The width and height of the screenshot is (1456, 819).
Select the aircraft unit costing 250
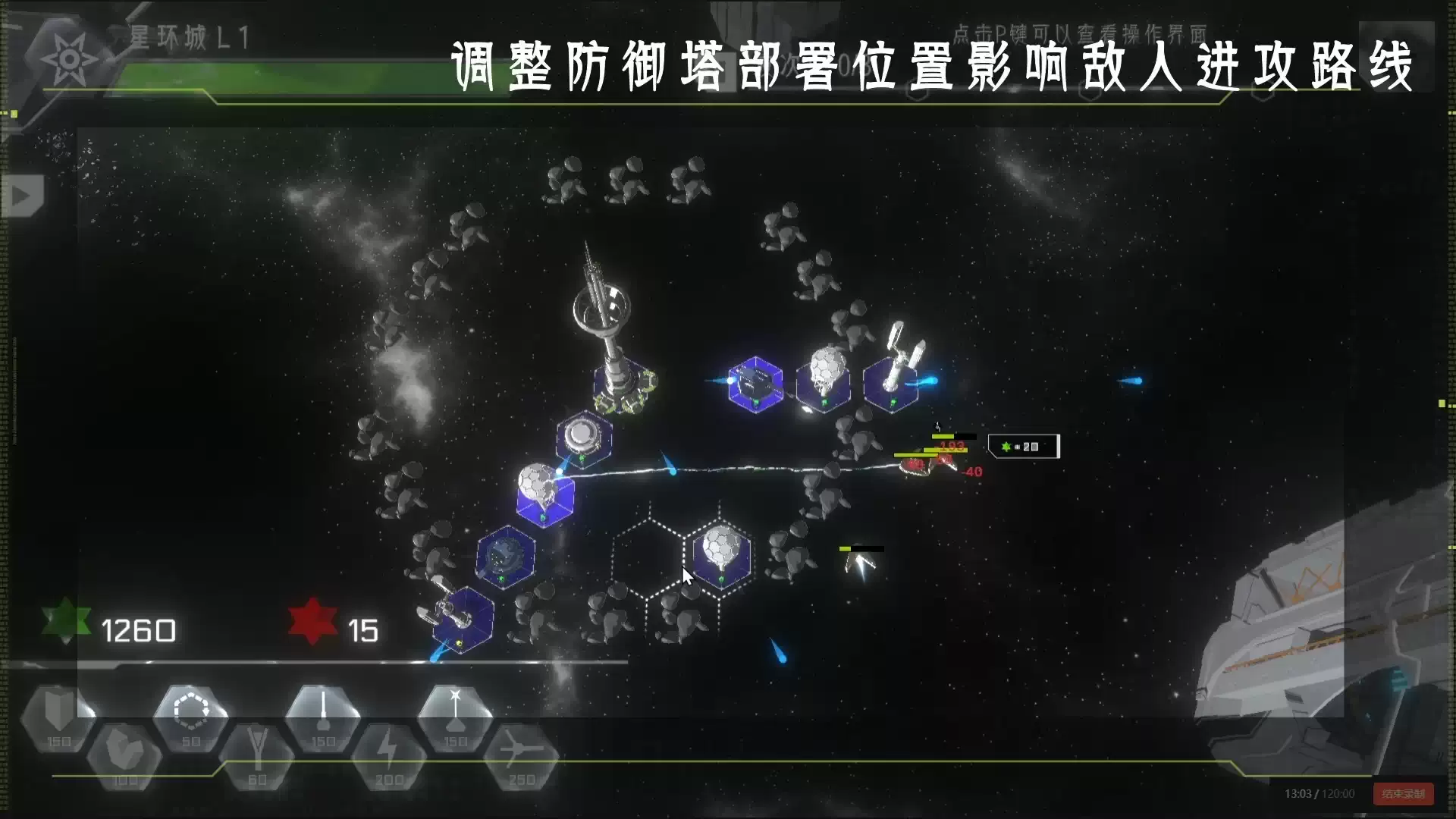click(x=519, y=752)
